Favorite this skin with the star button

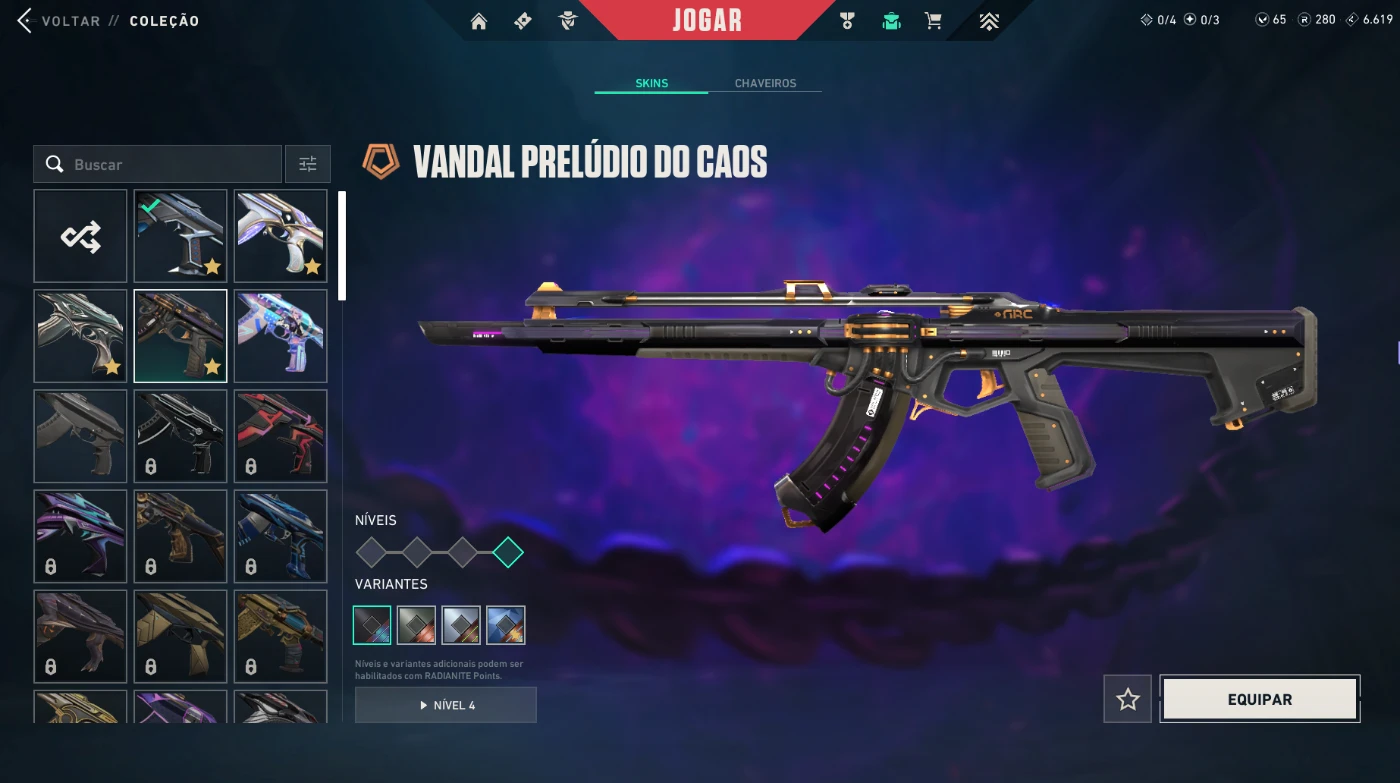[1128, 699]
